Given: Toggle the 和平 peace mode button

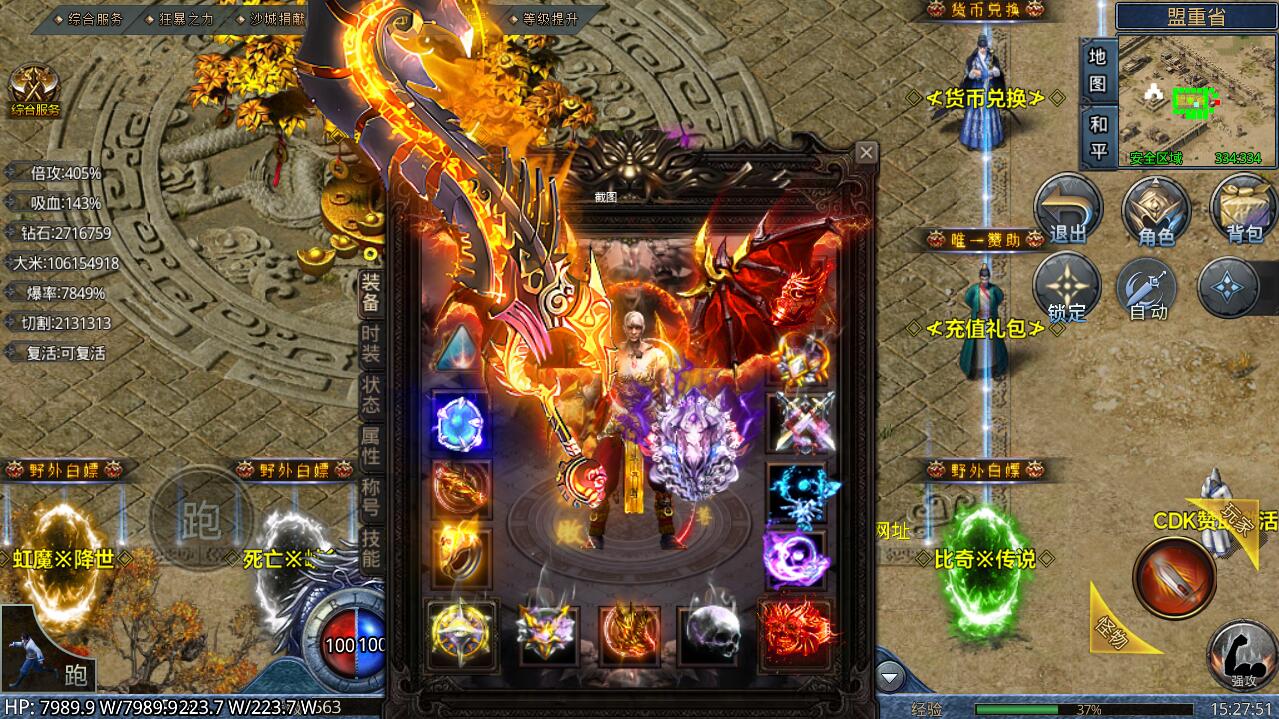Looking at the screenshot, I should pos(1097,138).
